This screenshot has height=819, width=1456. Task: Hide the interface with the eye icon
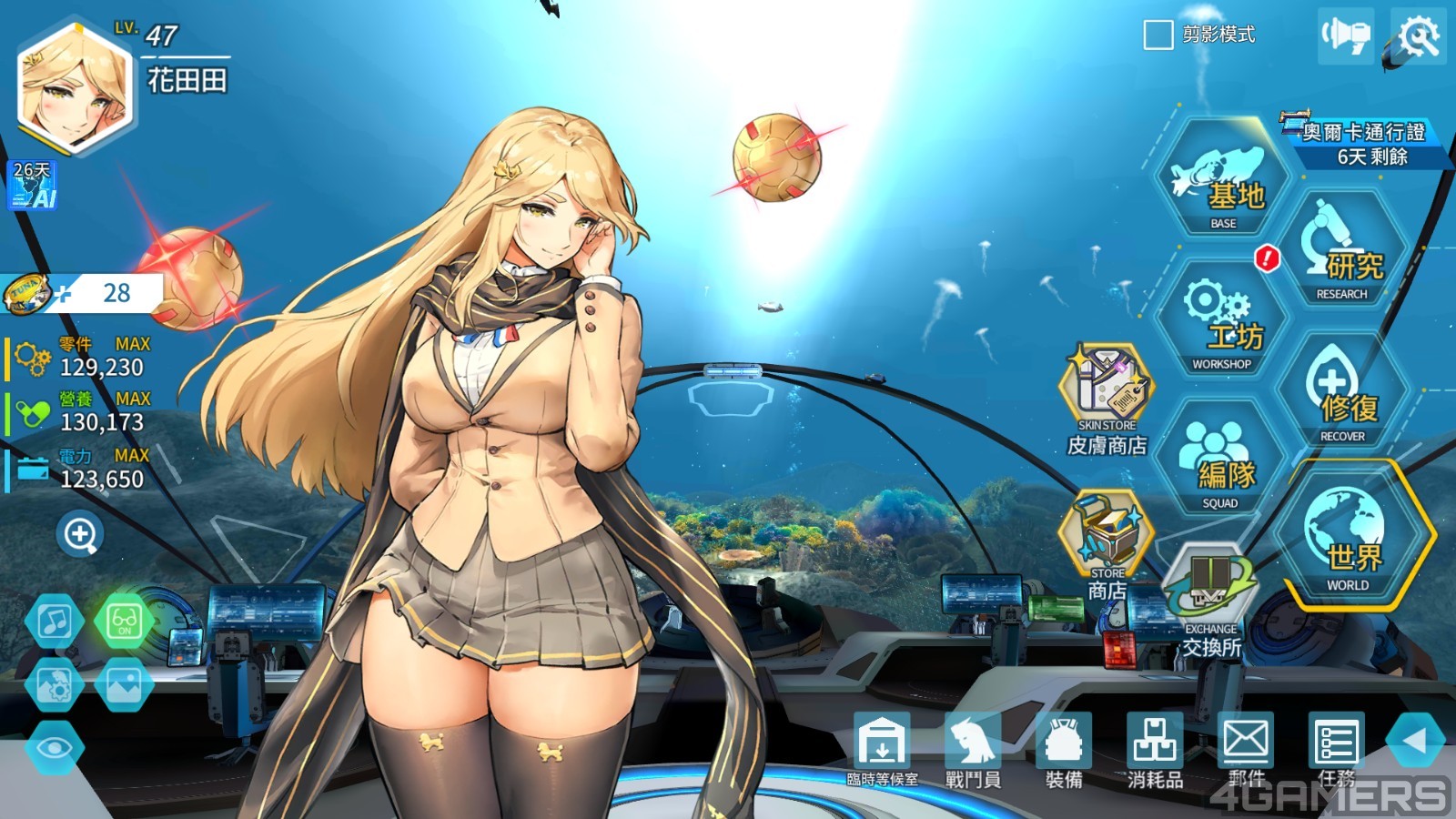pos(55,748)
